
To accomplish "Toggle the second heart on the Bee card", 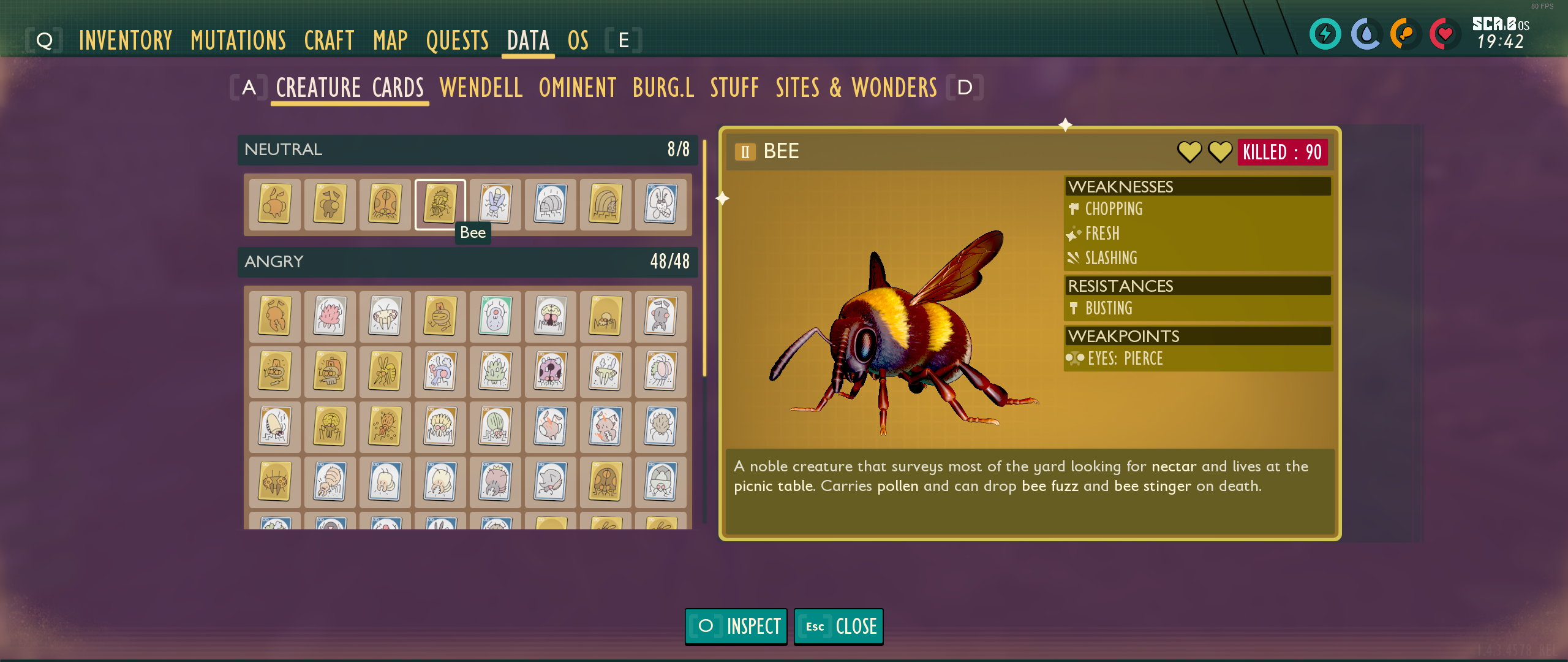I will pyautogui.click(x=1220, y=152).
